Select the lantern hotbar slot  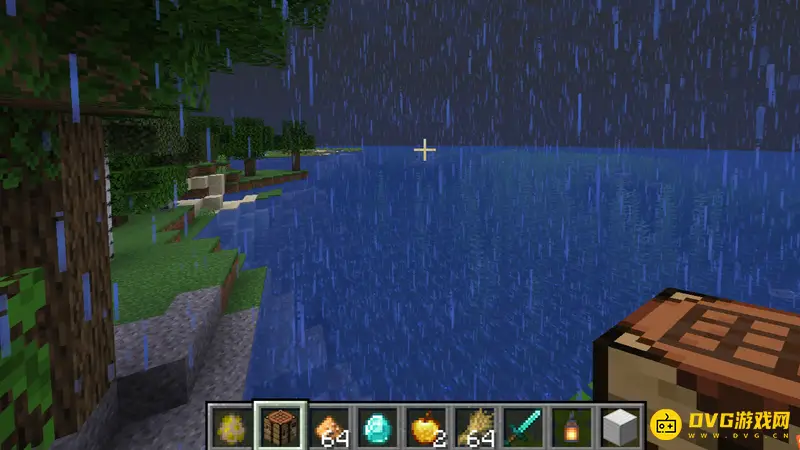573,427
